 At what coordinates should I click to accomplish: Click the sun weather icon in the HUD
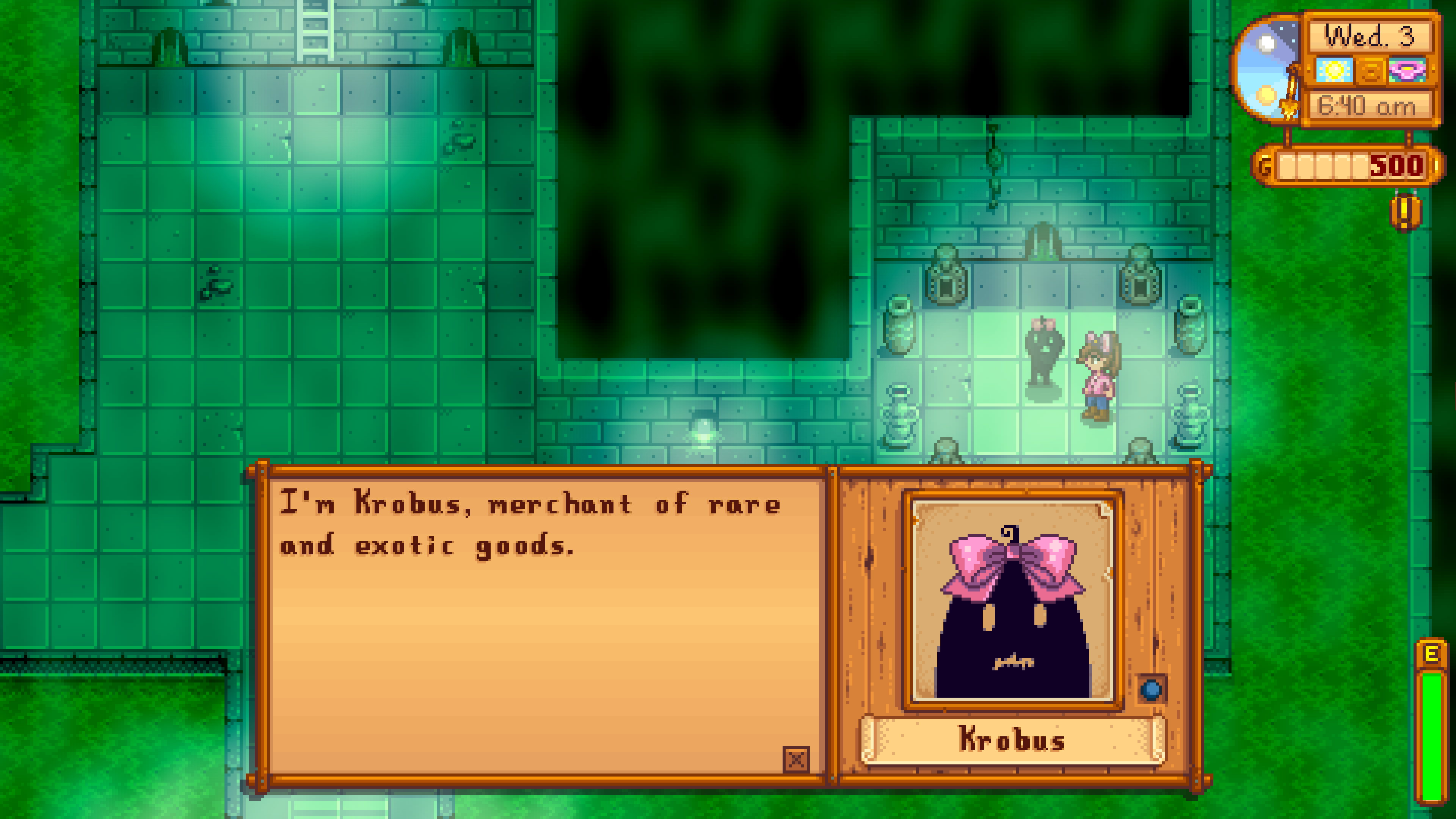(x=1335, y=71)
